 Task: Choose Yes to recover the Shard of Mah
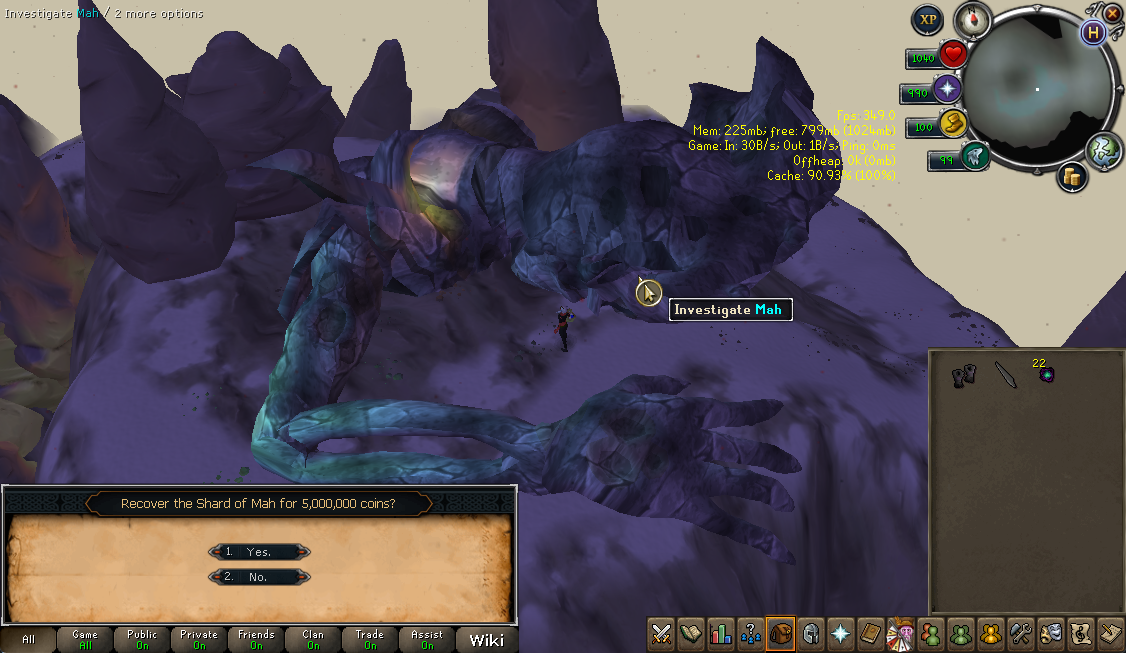click(x=259, y=552)
